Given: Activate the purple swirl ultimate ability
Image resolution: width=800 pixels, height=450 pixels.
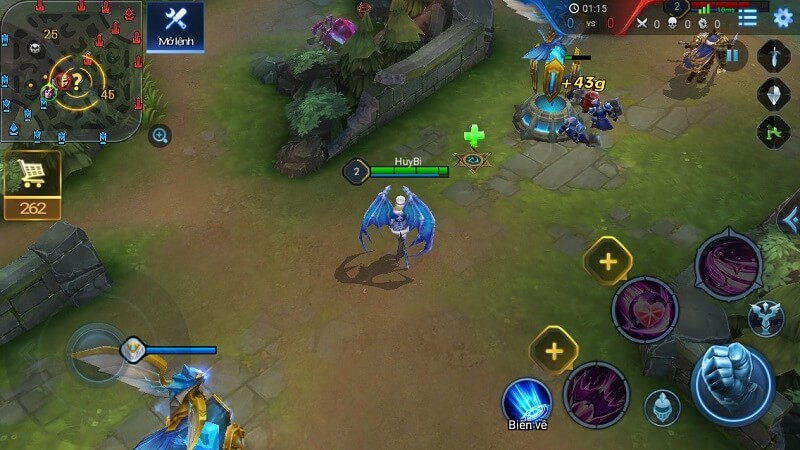Looking at the screenshot, I should (728, 265).
